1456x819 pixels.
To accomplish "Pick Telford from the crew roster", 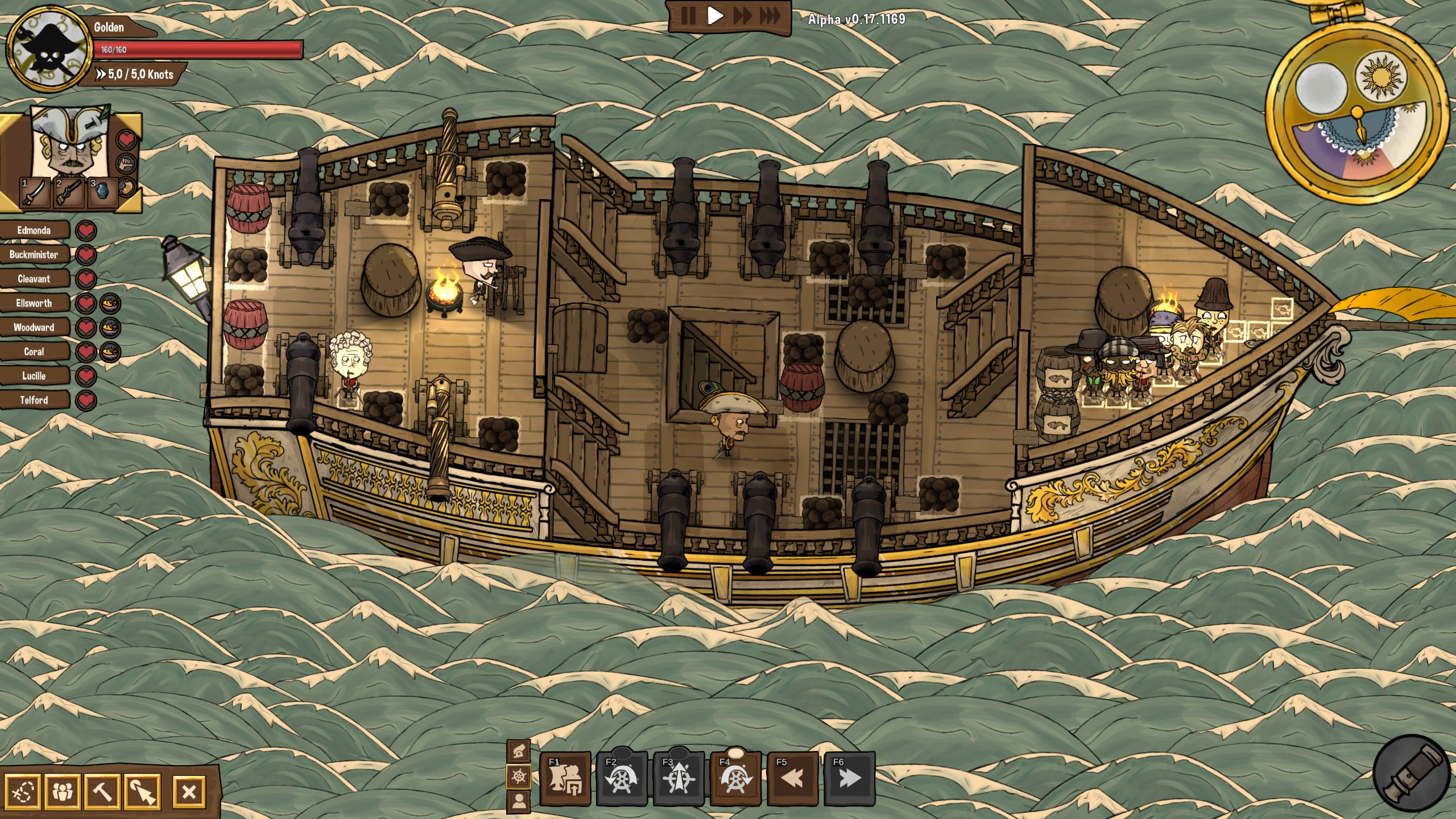I will click(x=34, y=400).
